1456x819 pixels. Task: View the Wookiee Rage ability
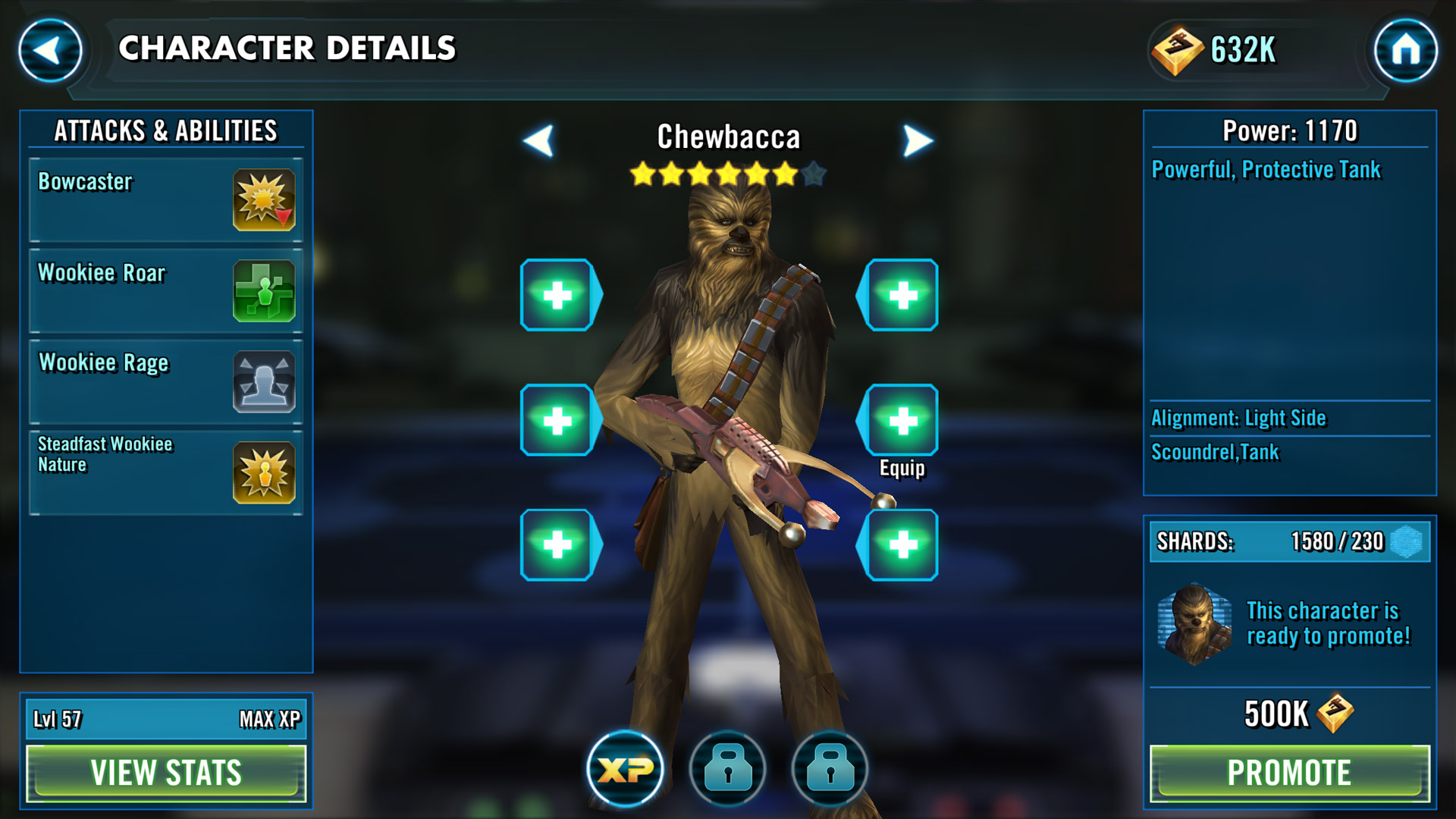(x=166, y=382)
